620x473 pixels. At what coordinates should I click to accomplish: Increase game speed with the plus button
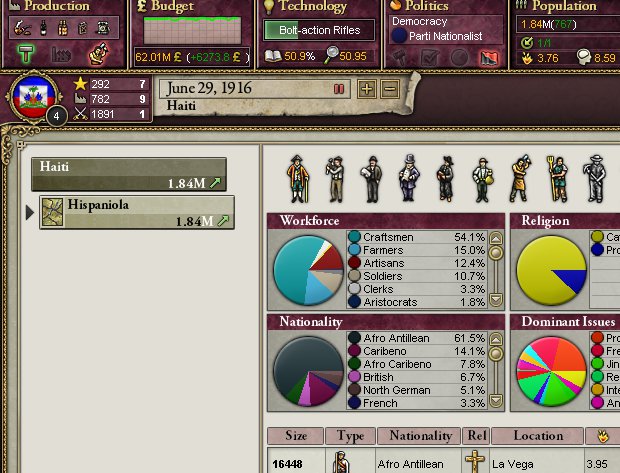tap(367, 89)
